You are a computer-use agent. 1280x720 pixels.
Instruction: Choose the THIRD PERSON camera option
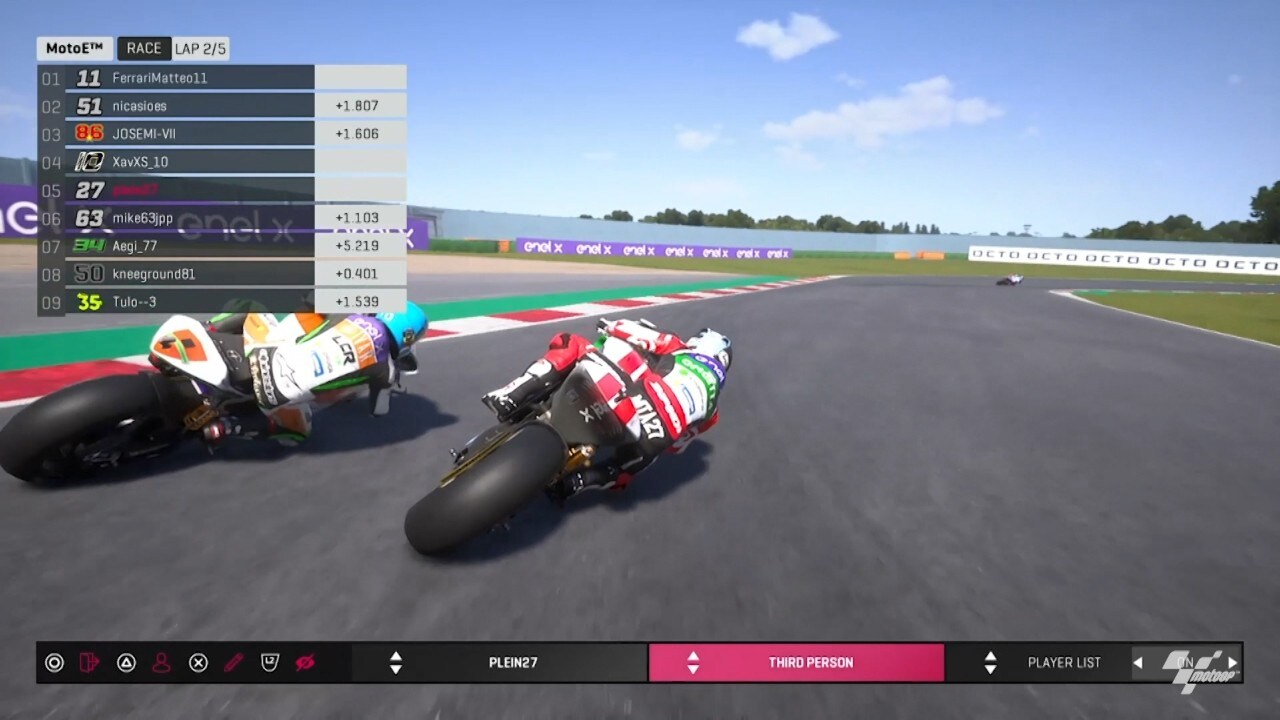810,662
